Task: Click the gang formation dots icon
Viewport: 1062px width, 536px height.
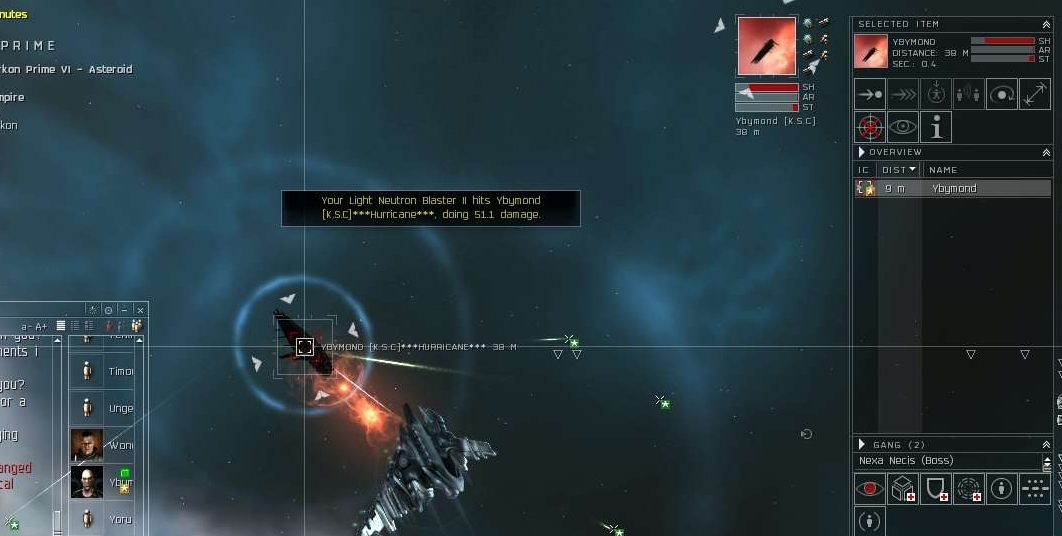Action: point(1035,489)
